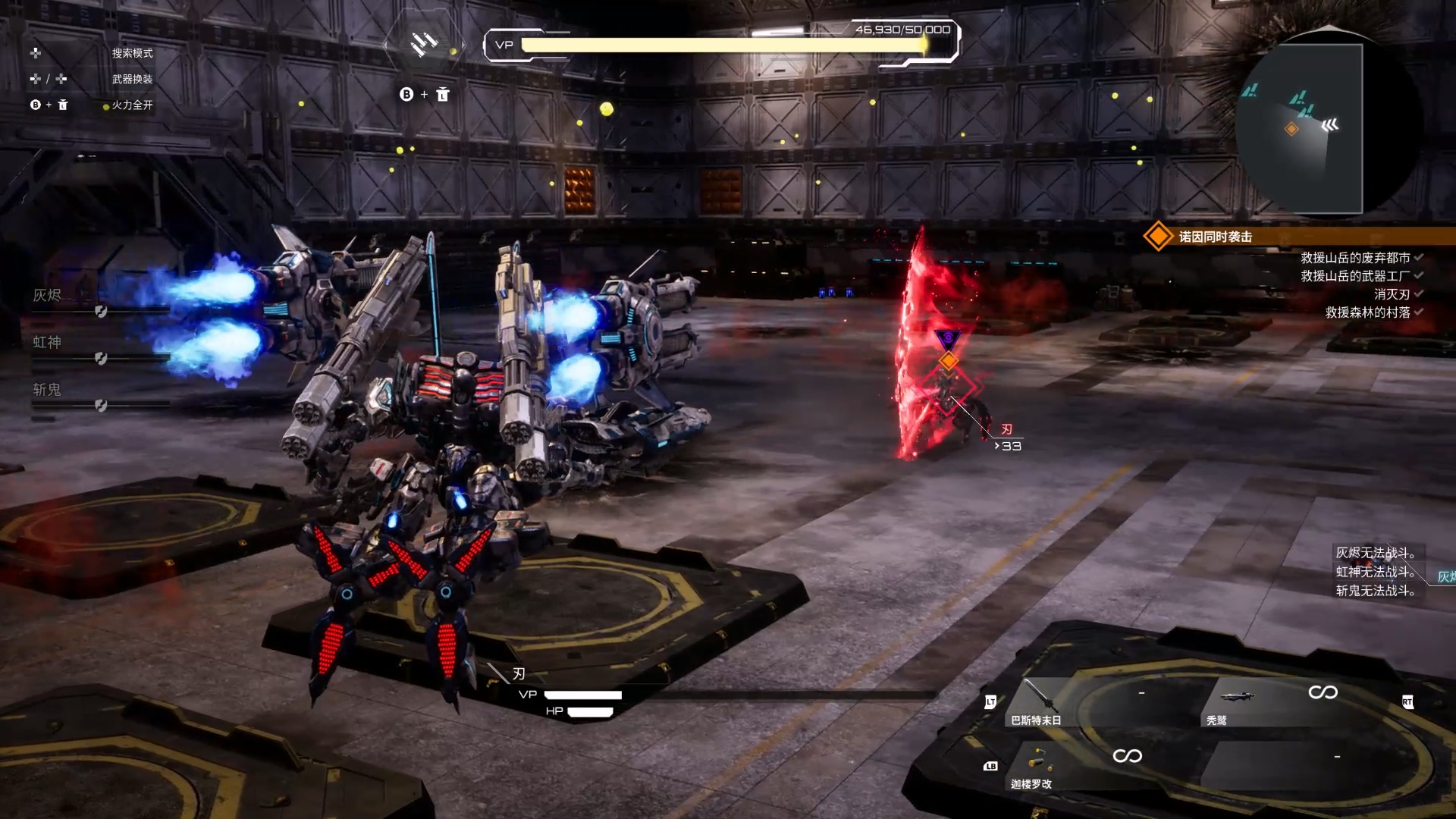
Task: Click the crossed missiles icon beside the VP bar
Action: pos(423,44)
